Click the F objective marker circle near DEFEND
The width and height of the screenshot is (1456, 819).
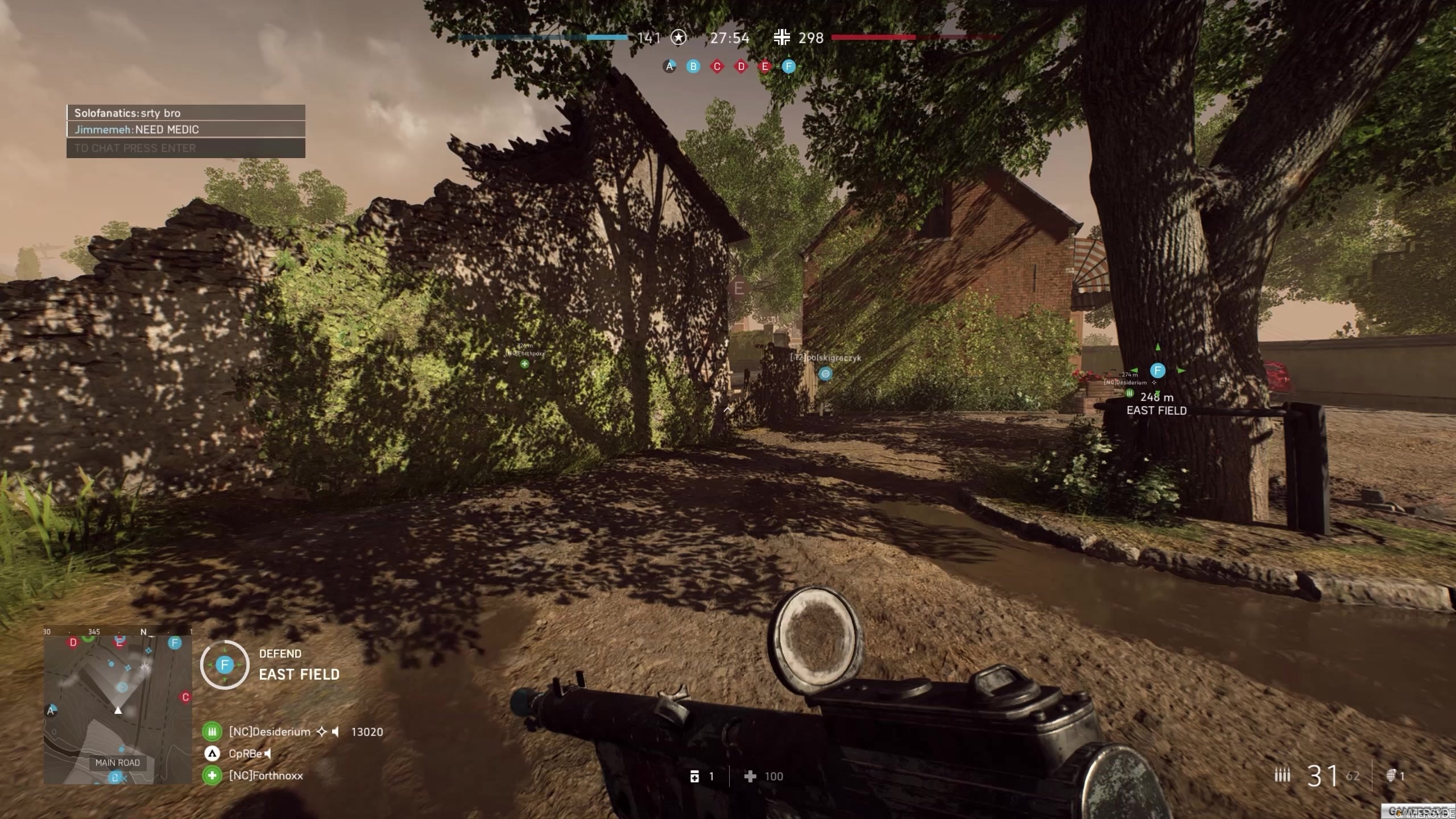coord(226,664)
